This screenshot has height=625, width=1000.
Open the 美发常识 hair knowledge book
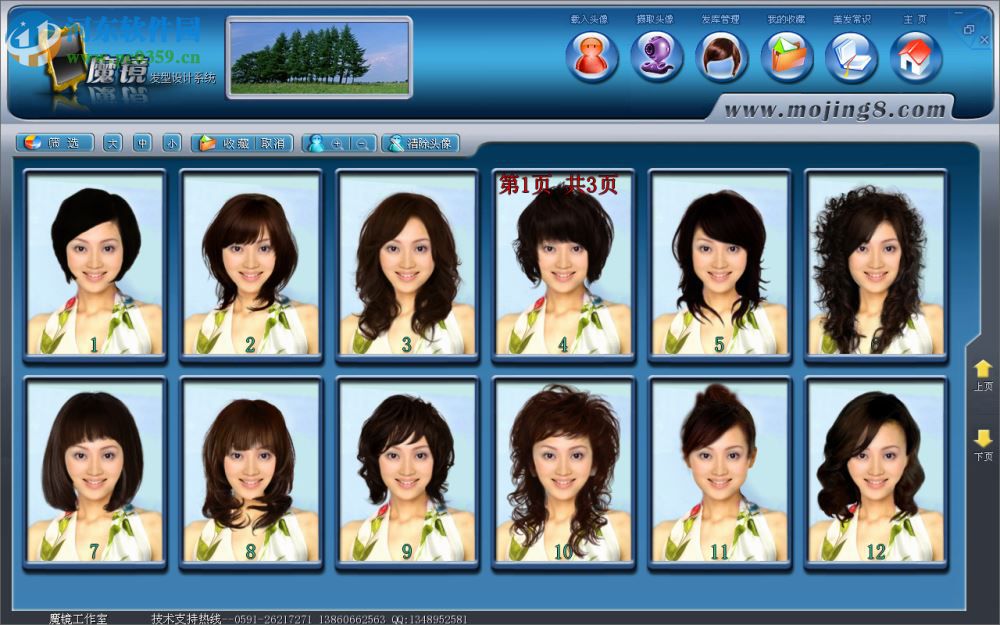851,56
